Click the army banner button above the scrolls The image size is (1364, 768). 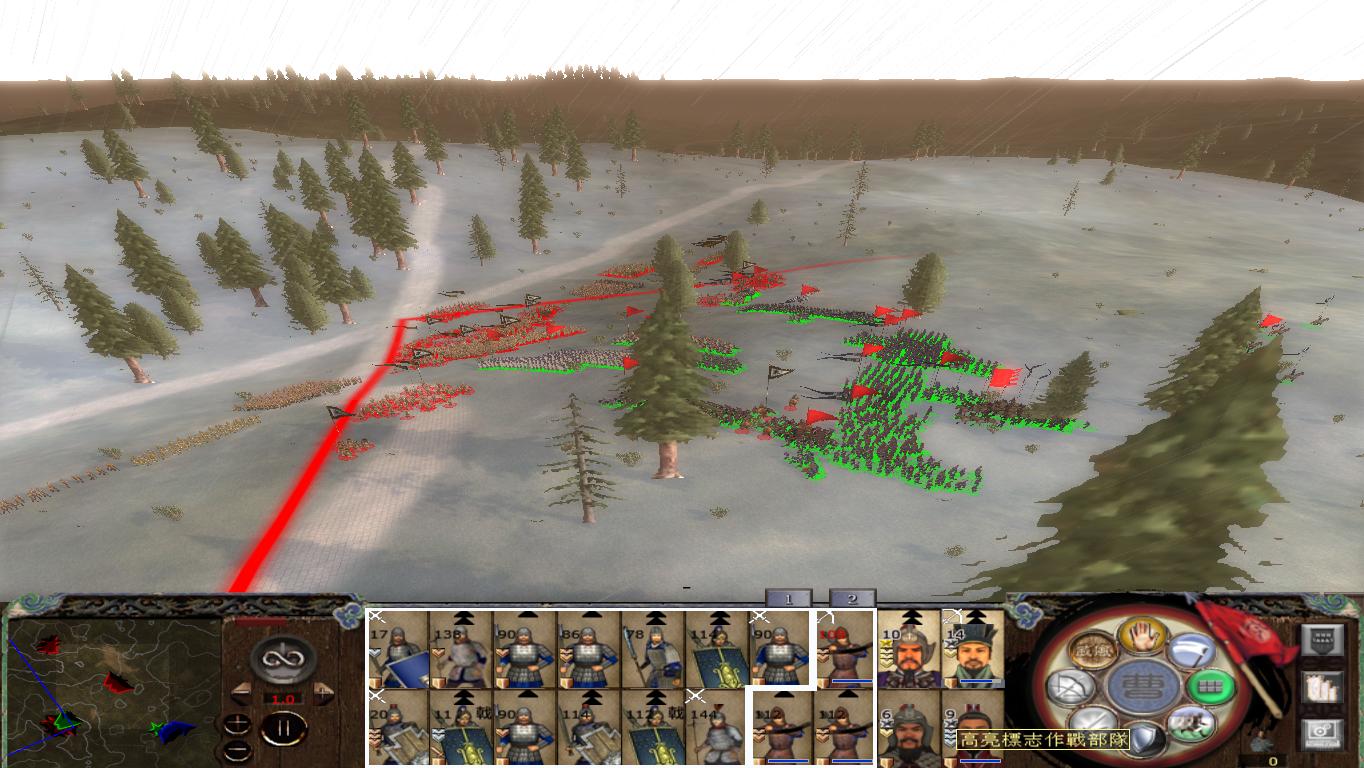pyautogui.click(x=1320, y=638)
